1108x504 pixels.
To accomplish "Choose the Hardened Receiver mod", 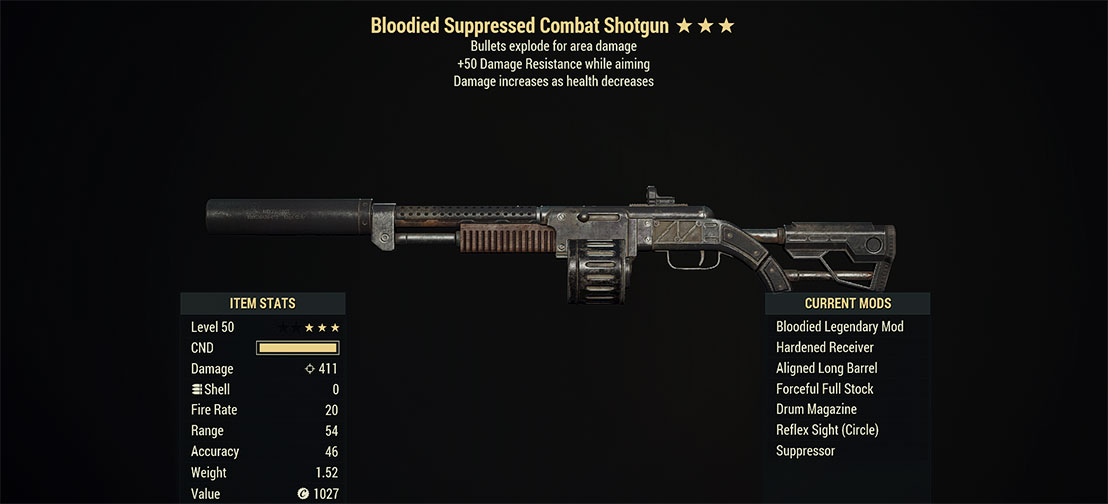I will [x=825, y=348].
